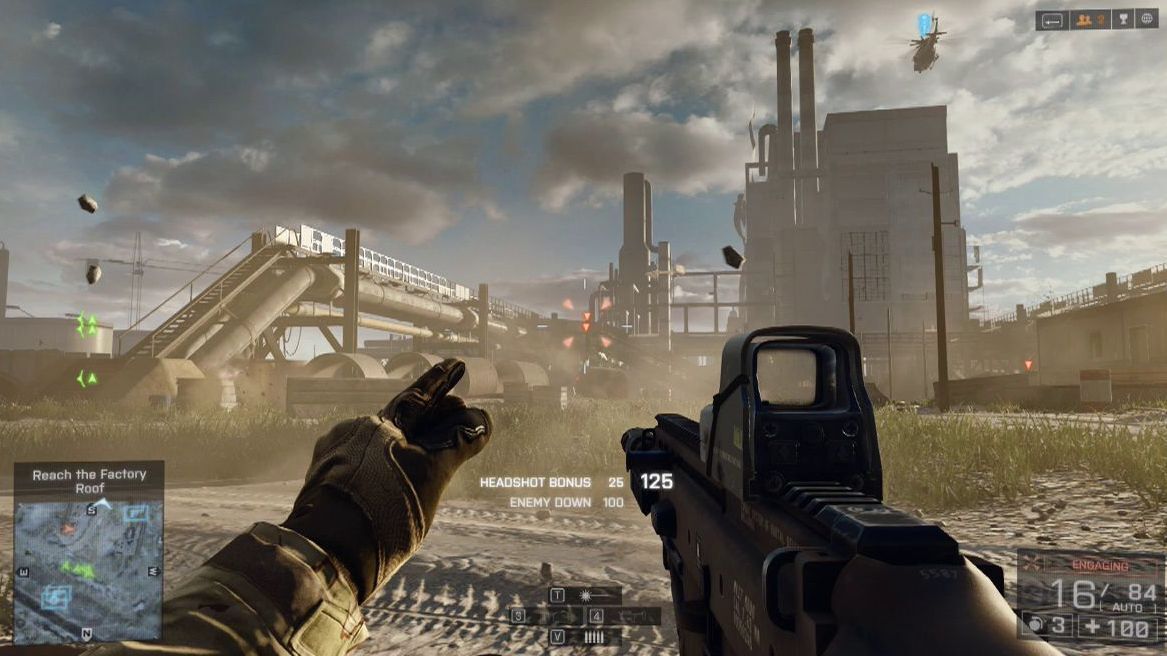1167x656 pixels.
Task: Select the weapon icon in the top-right bar
Action: [x=1052, y=19]
